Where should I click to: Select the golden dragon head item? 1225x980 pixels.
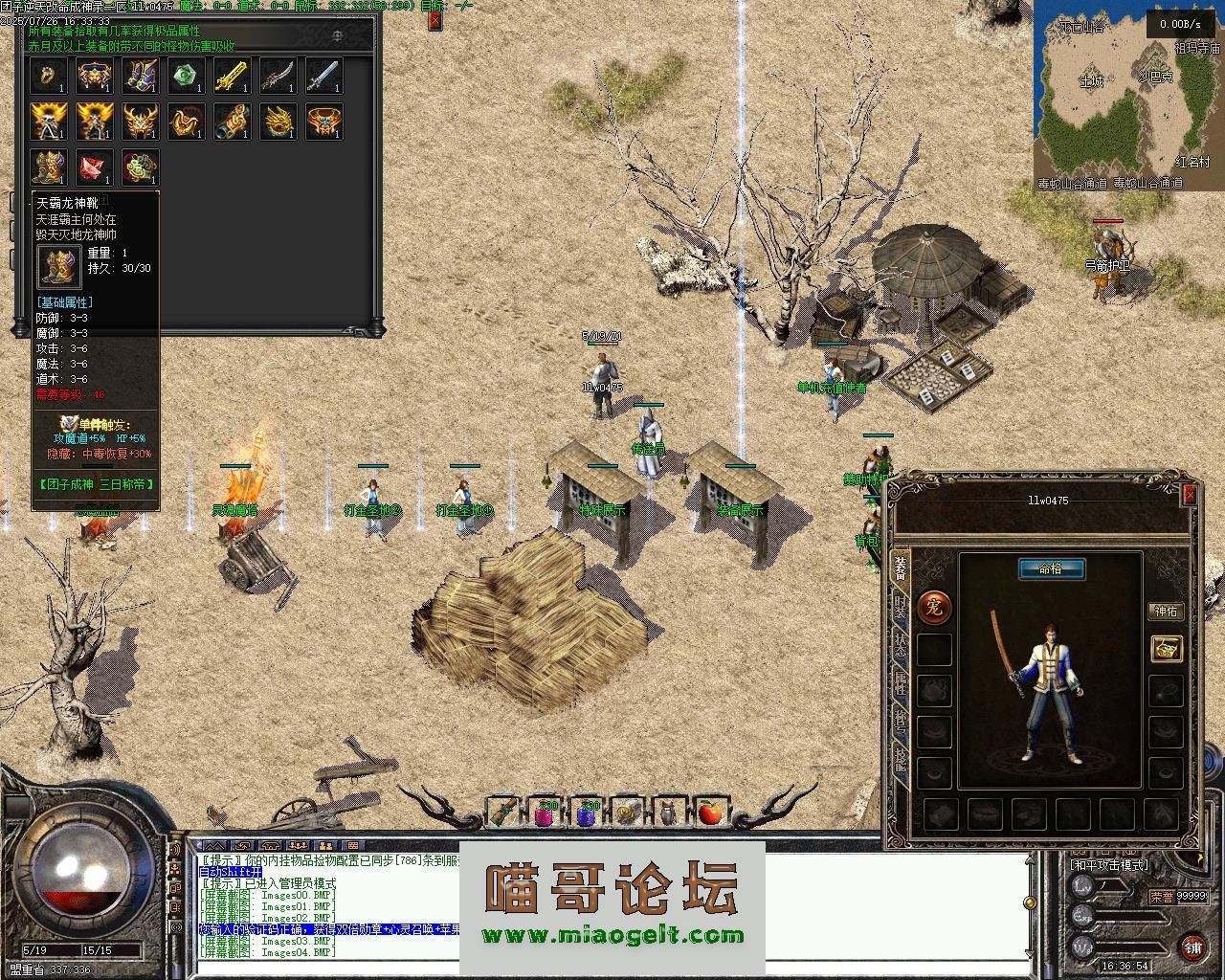tap(278, 122)
